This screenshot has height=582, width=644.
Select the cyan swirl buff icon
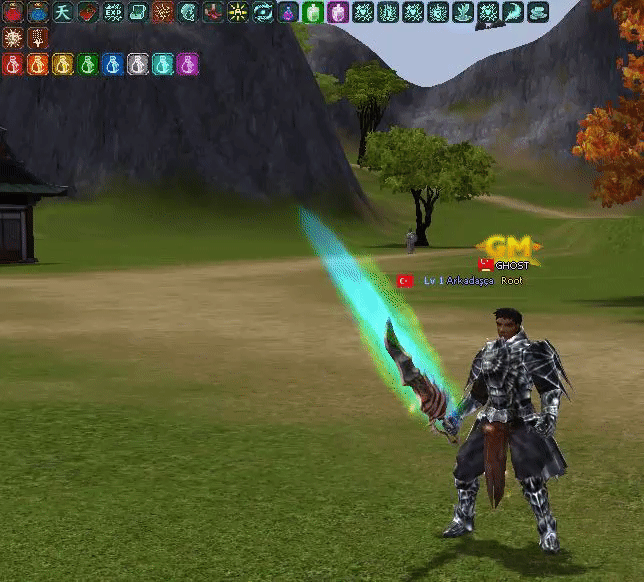click(x=263, y=12)
